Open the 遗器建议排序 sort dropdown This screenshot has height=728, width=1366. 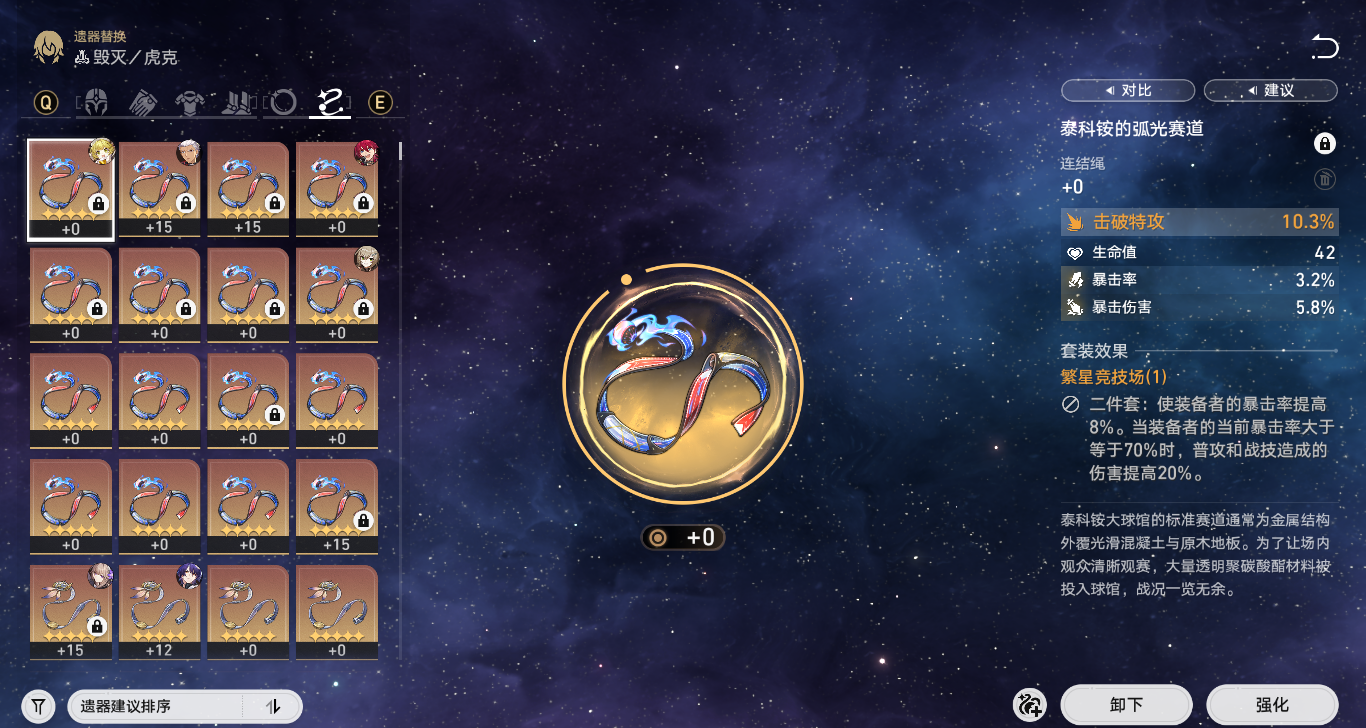tap(155, 706)
